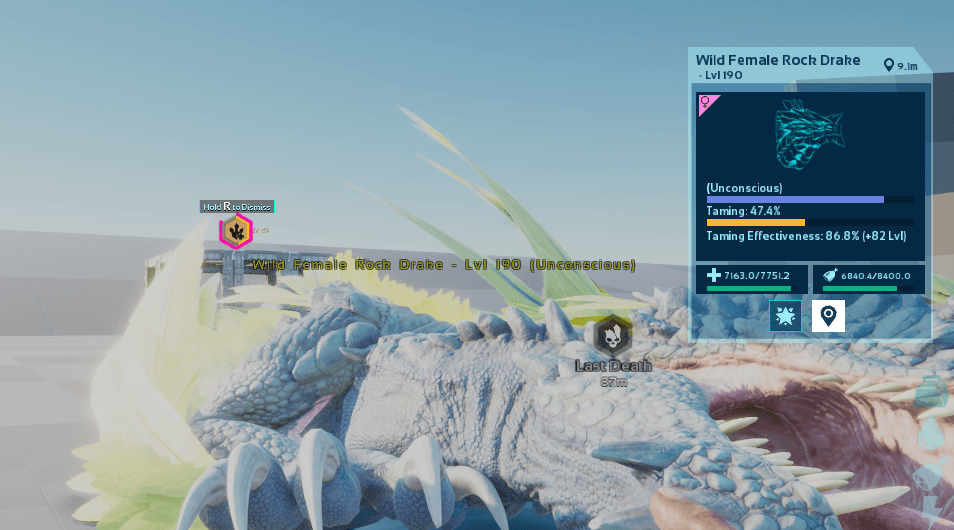Click the white map pin button

[x=828, y=316]
